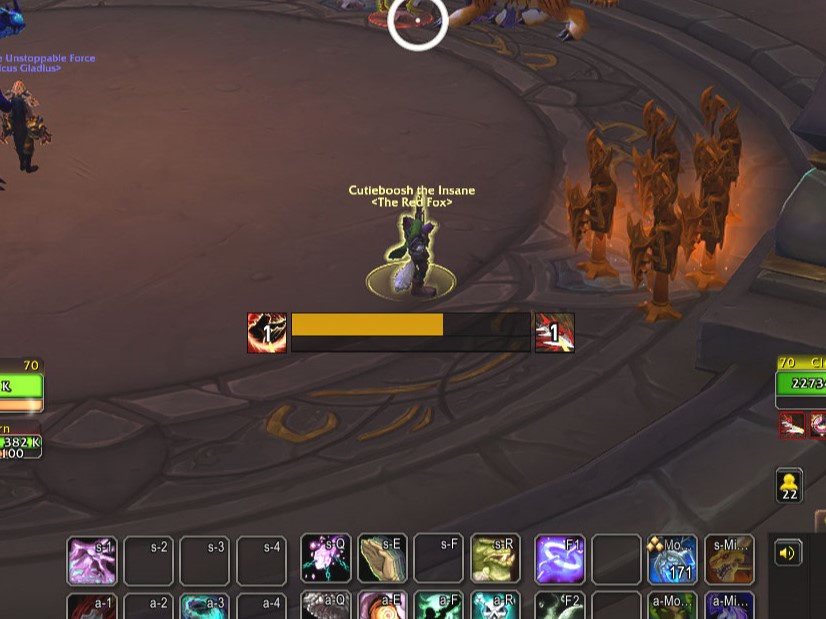
Task: Cast the a-F green ability
Action: click(439, 607)
